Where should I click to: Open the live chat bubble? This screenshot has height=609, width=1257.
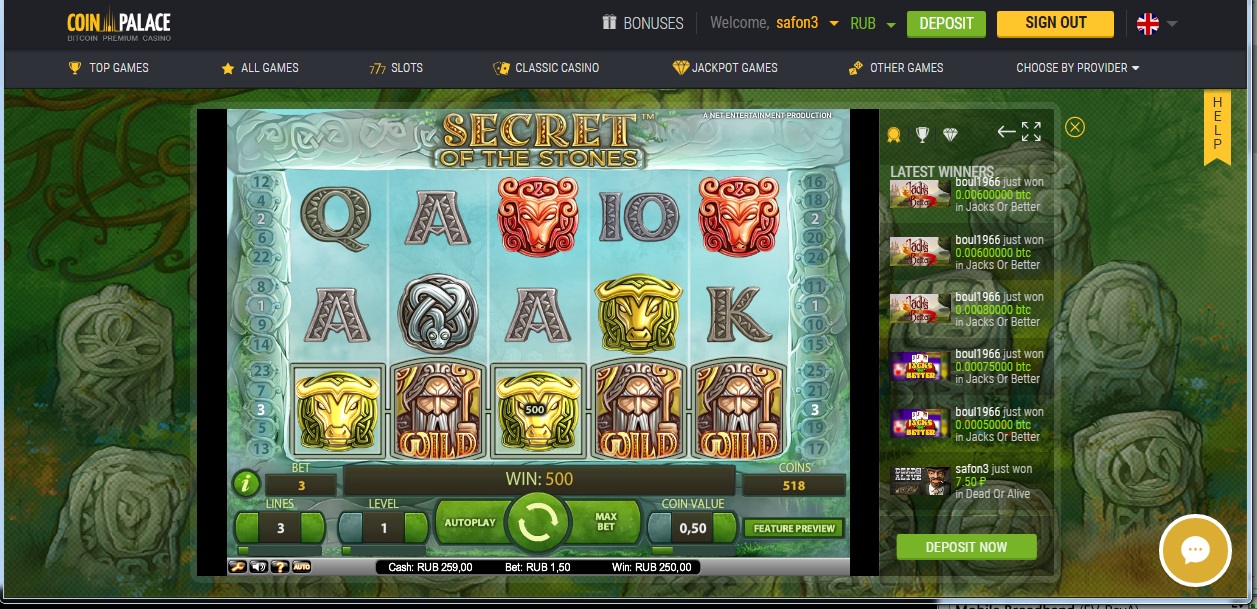pos(1195,551)
